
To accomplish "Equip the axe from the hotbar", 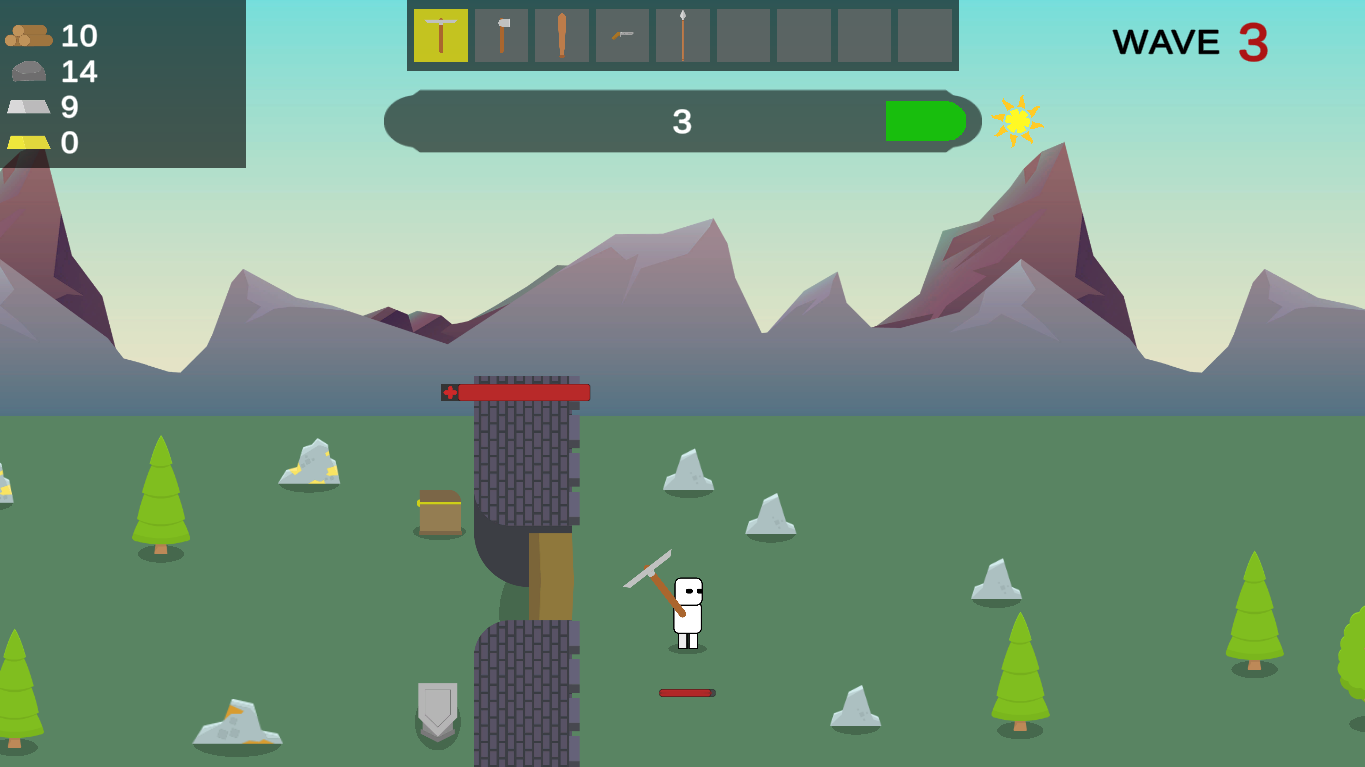I will pos(502,36).
